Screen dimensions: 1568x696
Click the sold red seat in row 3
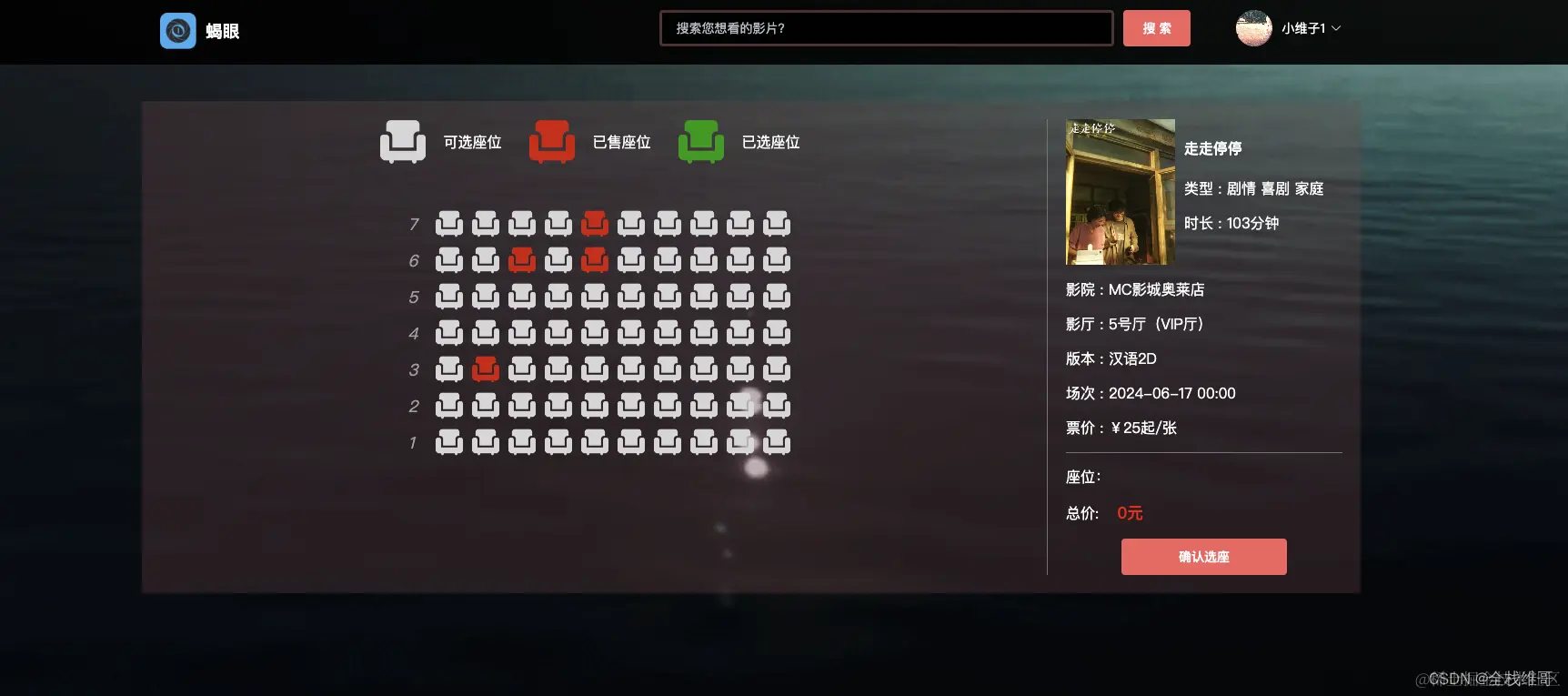(486, 368)
